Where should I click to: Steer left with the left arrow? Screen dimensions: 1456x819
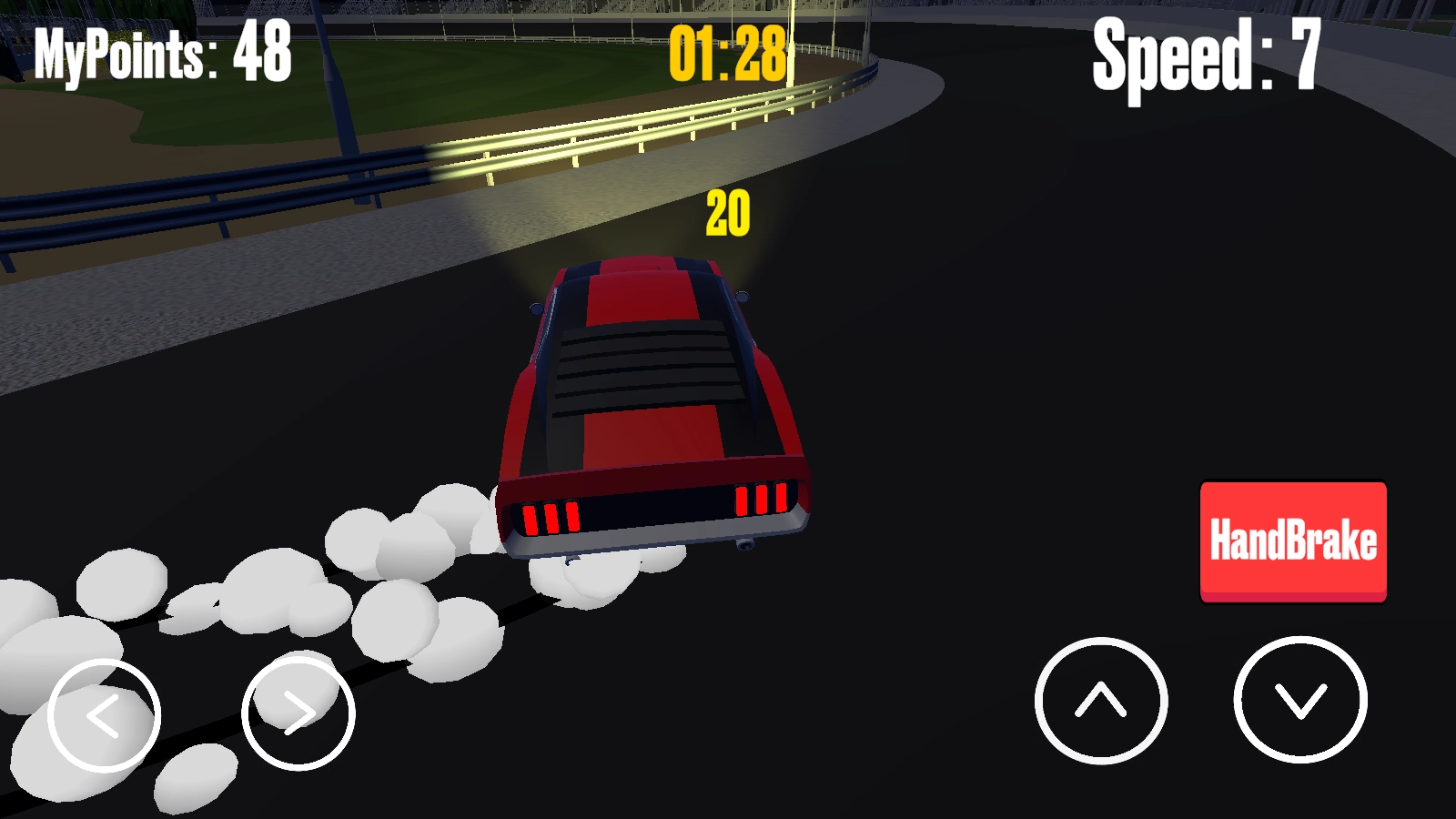coord(104,715)
